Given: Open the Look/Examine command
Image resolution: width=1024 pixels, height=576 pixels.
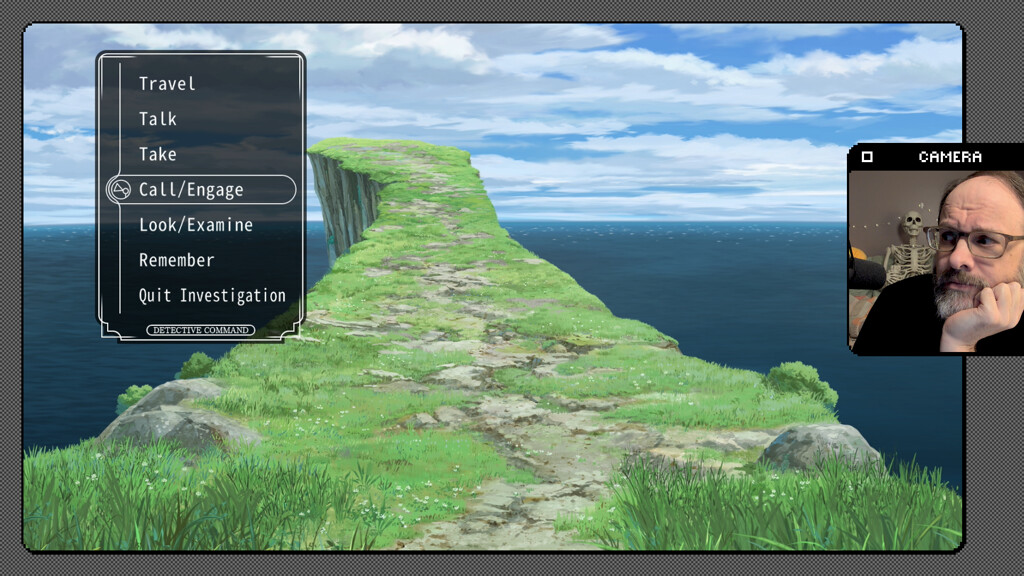Looking at the screenshot, I should (195, 225).
